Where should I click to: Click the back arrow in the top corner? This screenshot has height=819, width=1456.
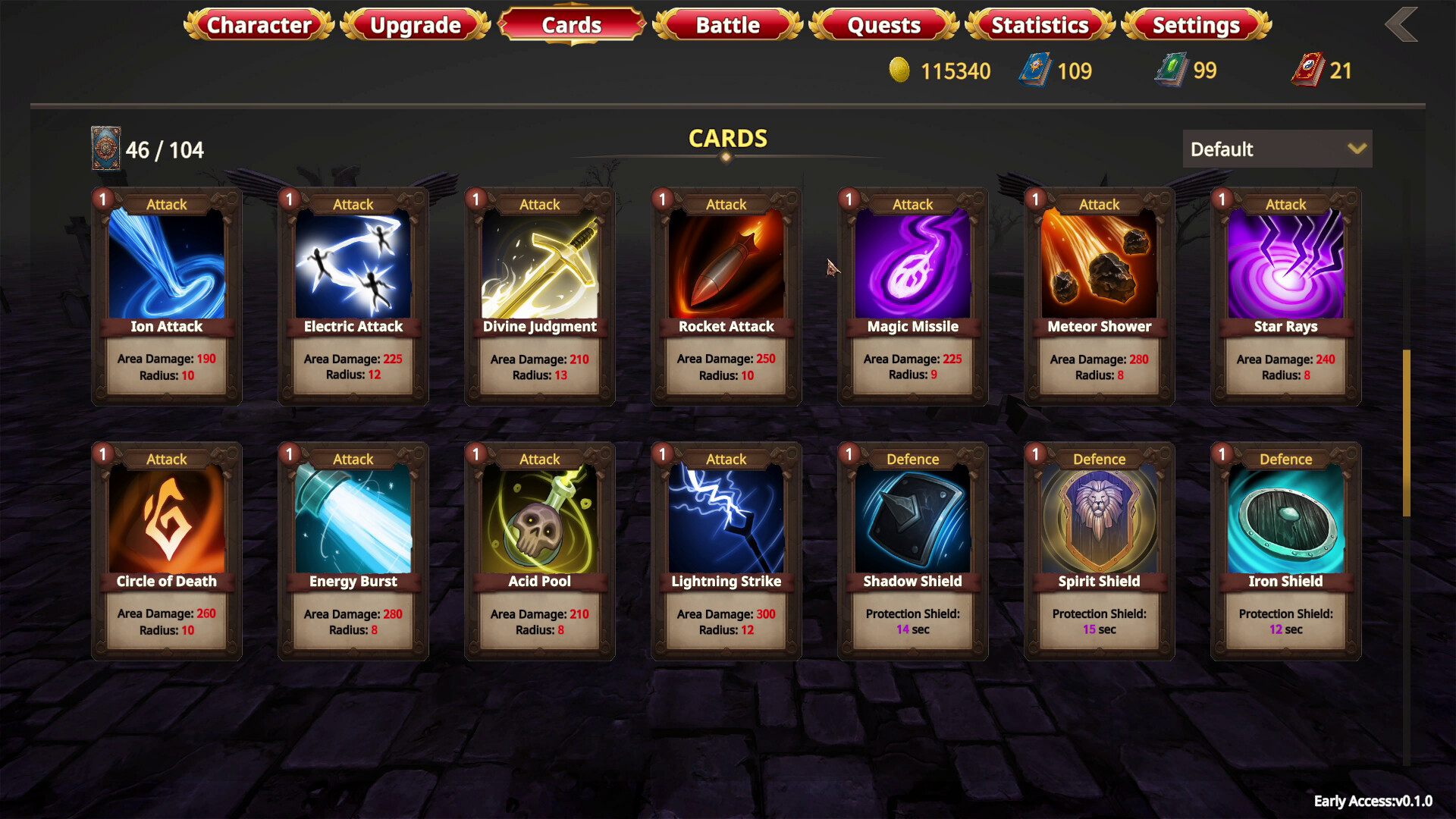pyautogui.click(x=1401, y=24)
